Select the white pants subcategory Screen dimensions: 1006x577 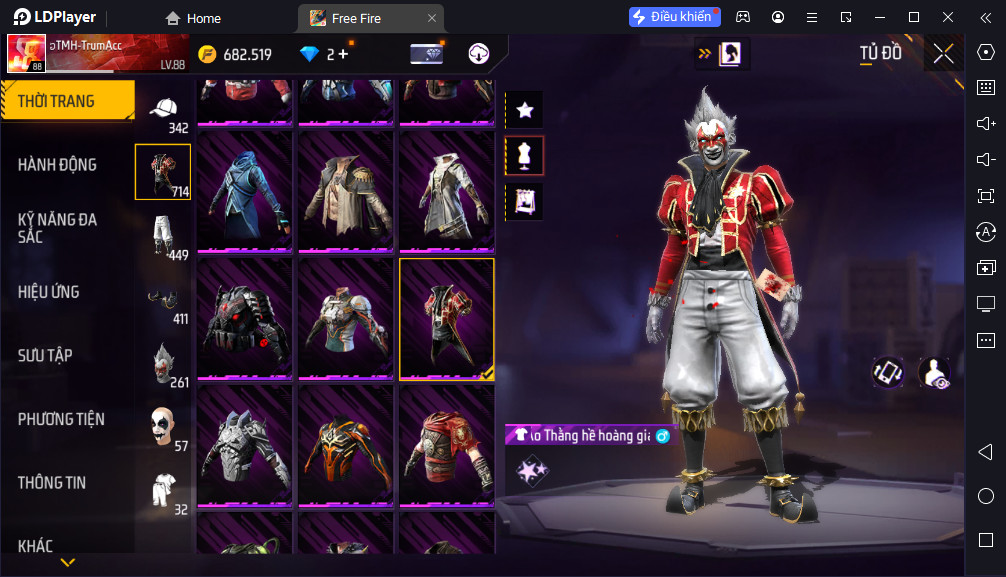coord(163,236)
